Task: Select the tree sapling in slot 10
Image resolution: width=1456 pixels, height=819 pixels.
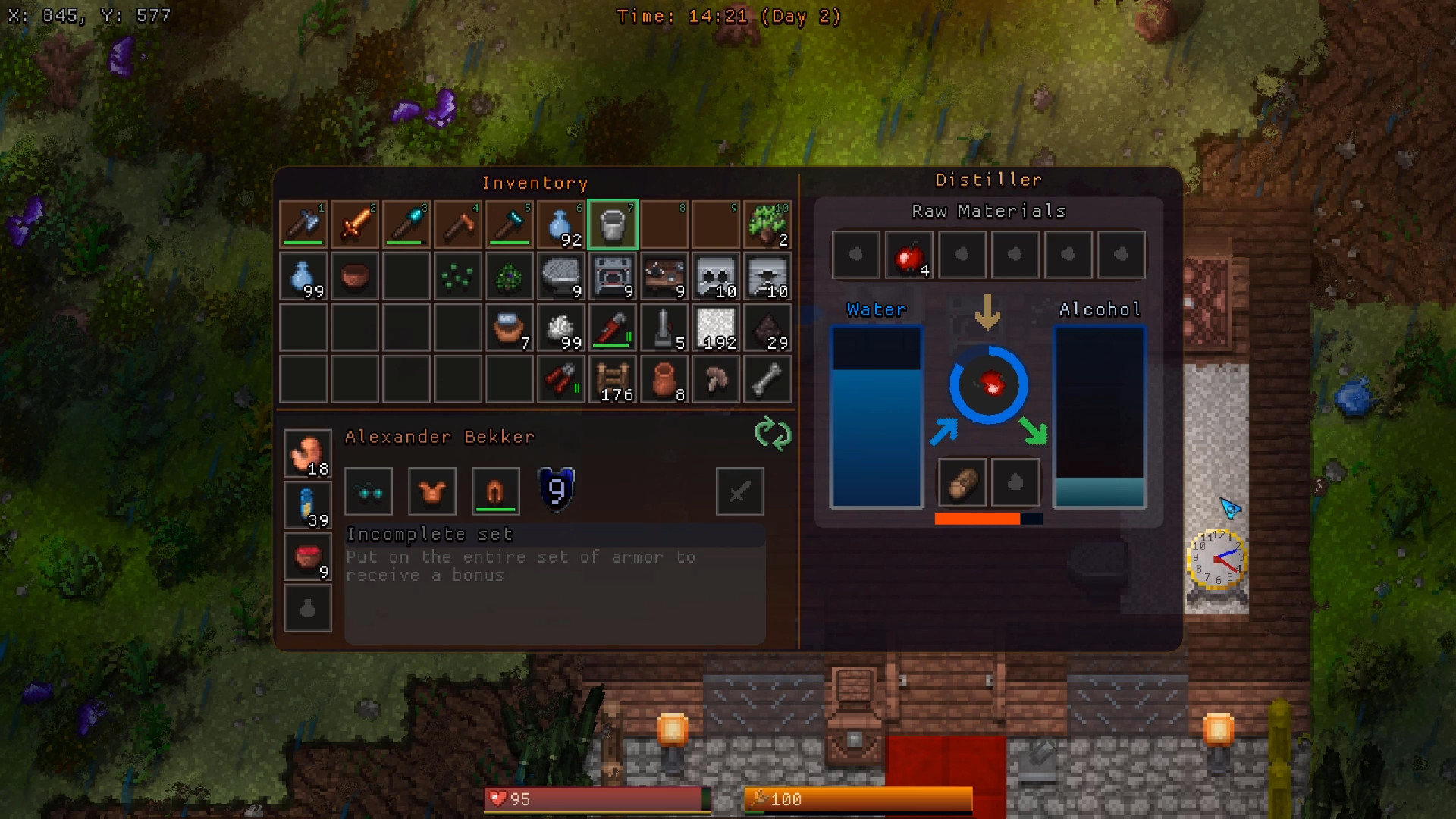Action: [x=767, y=224]
